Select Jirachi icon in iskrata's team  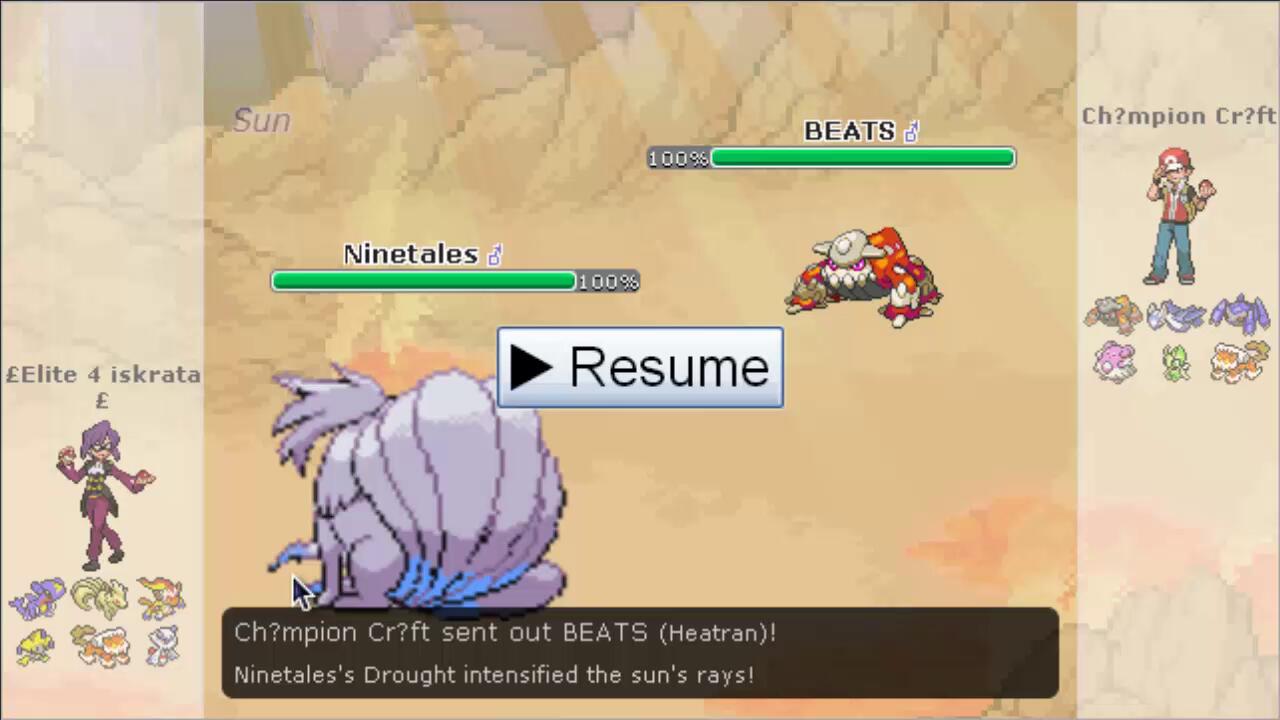(37, 646)
